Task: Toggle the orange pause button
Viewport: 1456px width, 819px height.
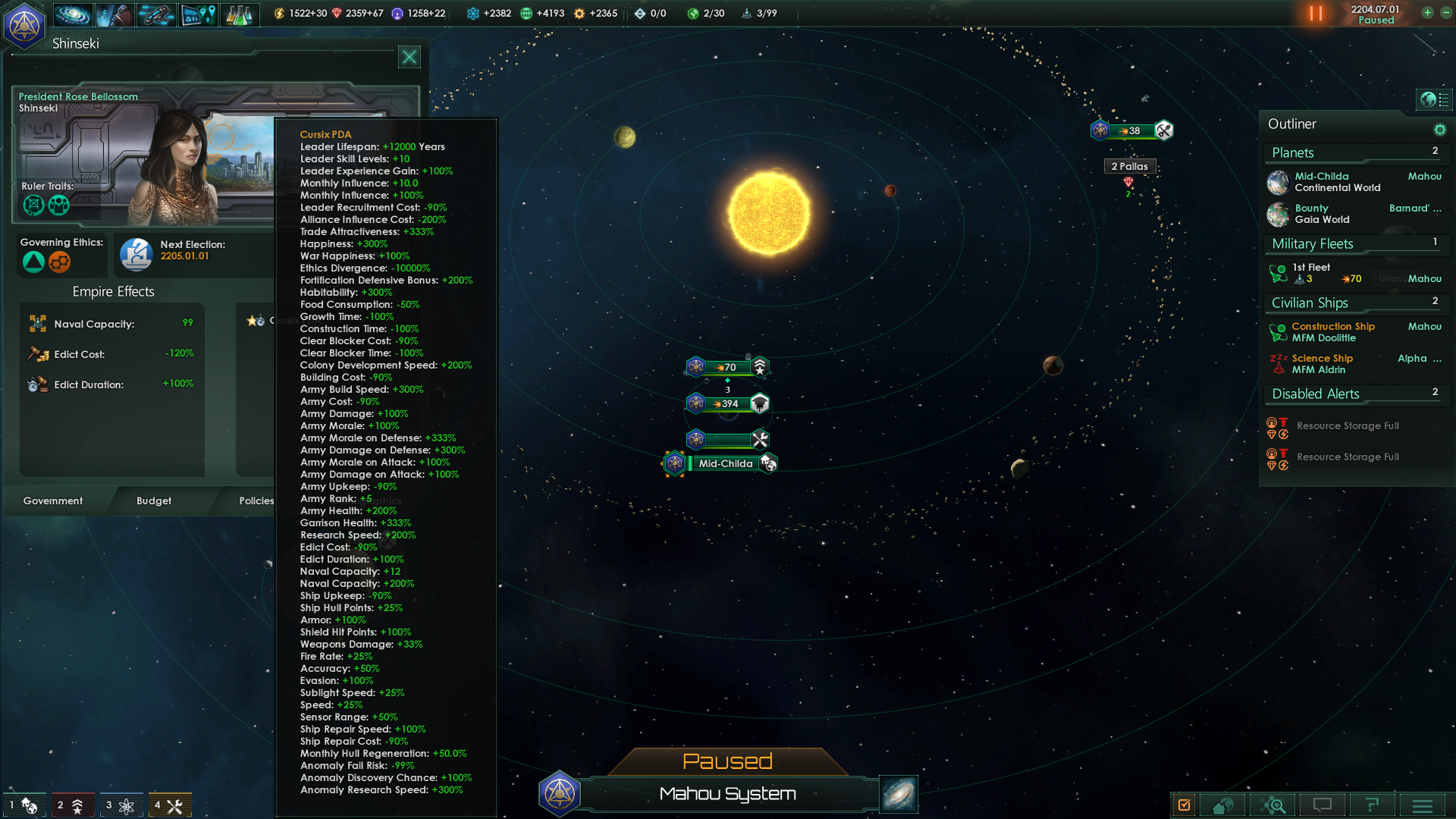Action: 1316,14
